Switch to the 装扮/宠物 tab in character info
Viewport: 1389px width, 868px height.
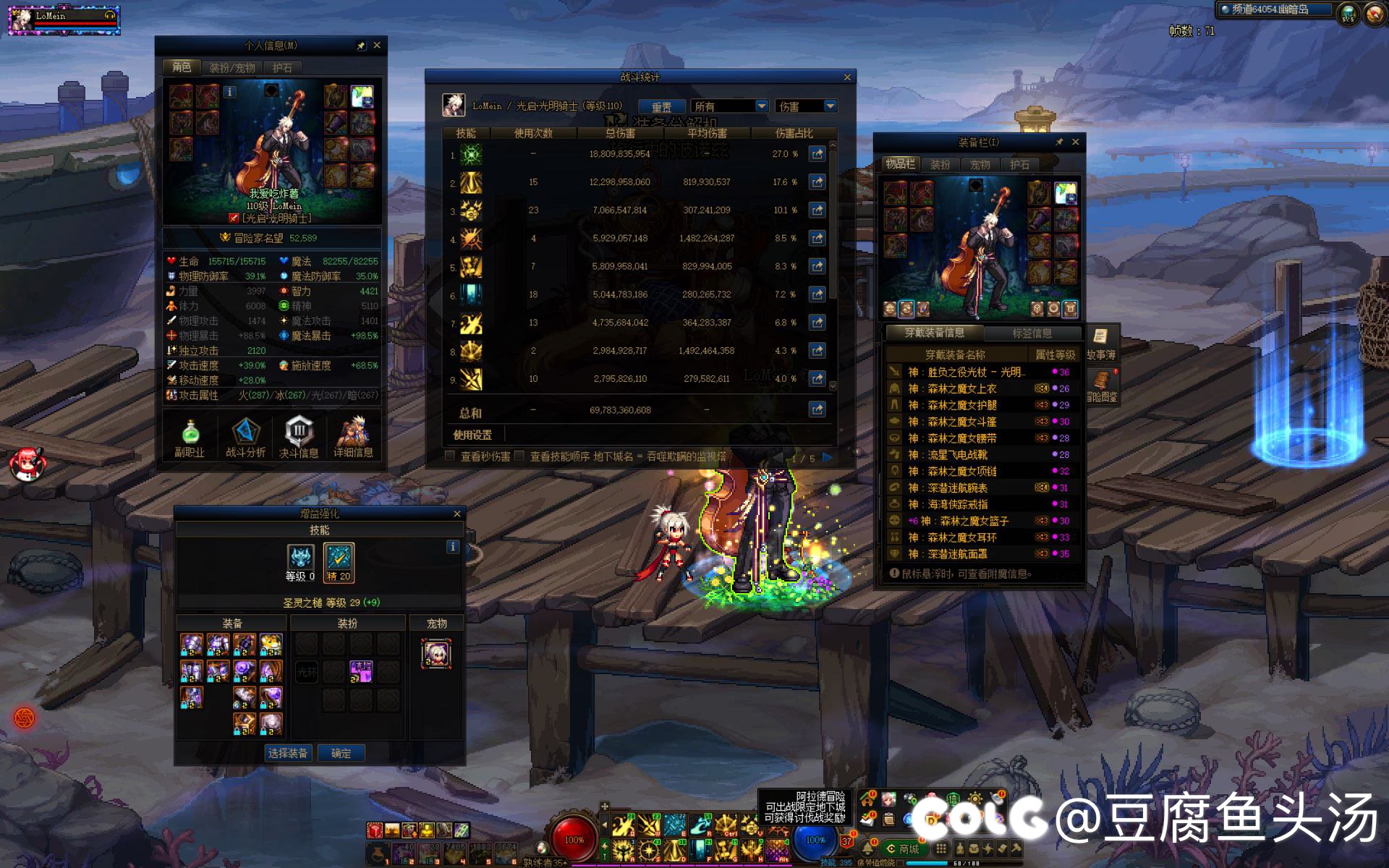(x=231, y=68)
